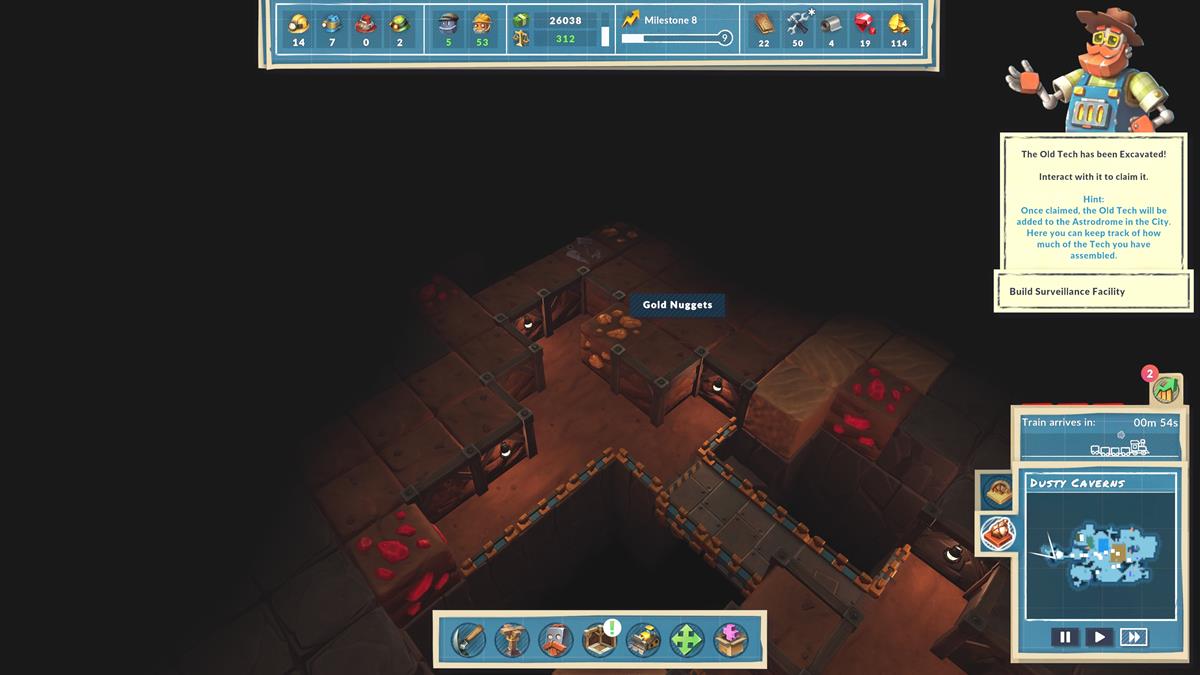
Task: Click the Milestone 8 progress tracker
Action: pos(677,30)
